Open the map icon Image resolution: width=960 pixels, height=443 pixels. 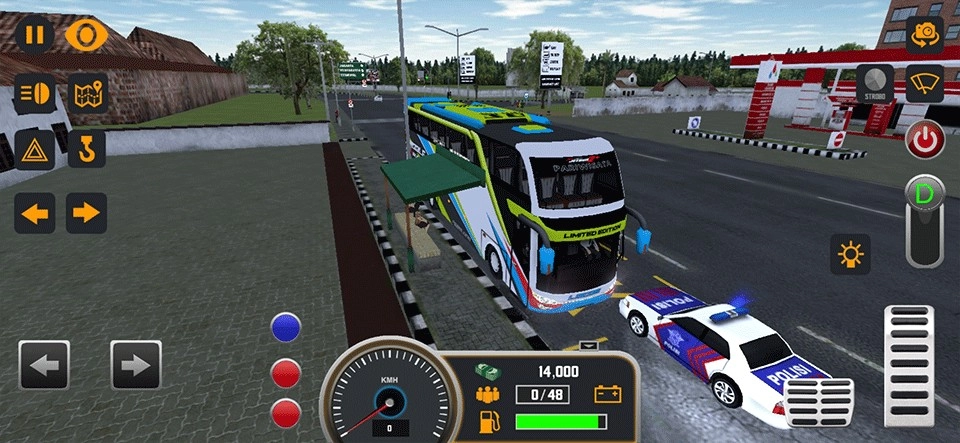tap(87, 93)
